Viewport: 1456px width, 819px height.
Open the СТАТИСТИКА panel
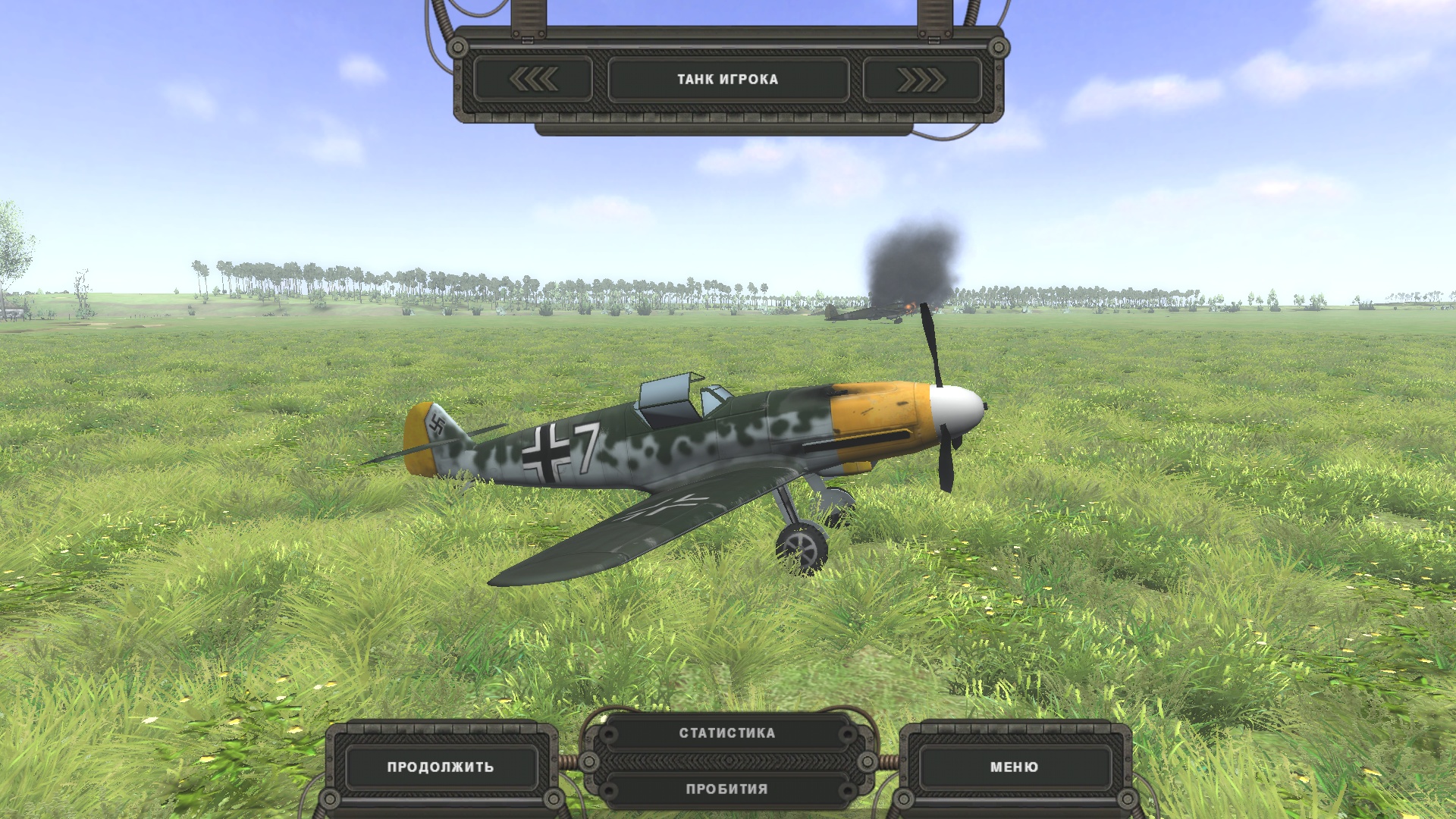point(727,733)
